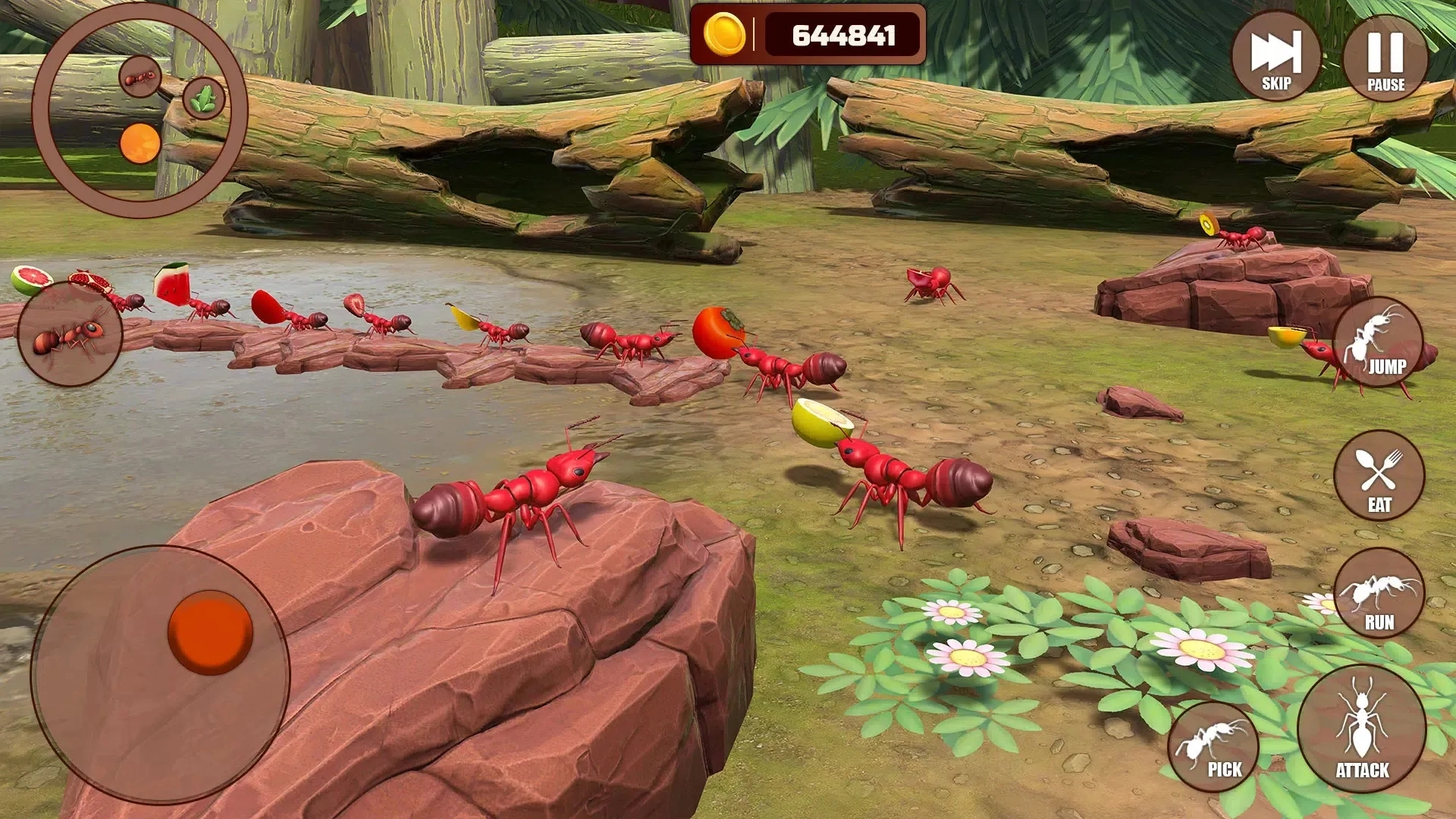1456x819 pixels.
Task: Use the Eat action button
Action: coord(1379,475)
